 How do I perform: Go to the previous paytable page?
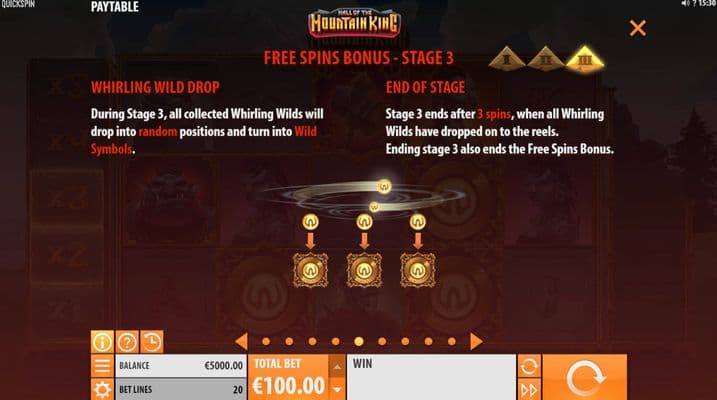point(241,341)
